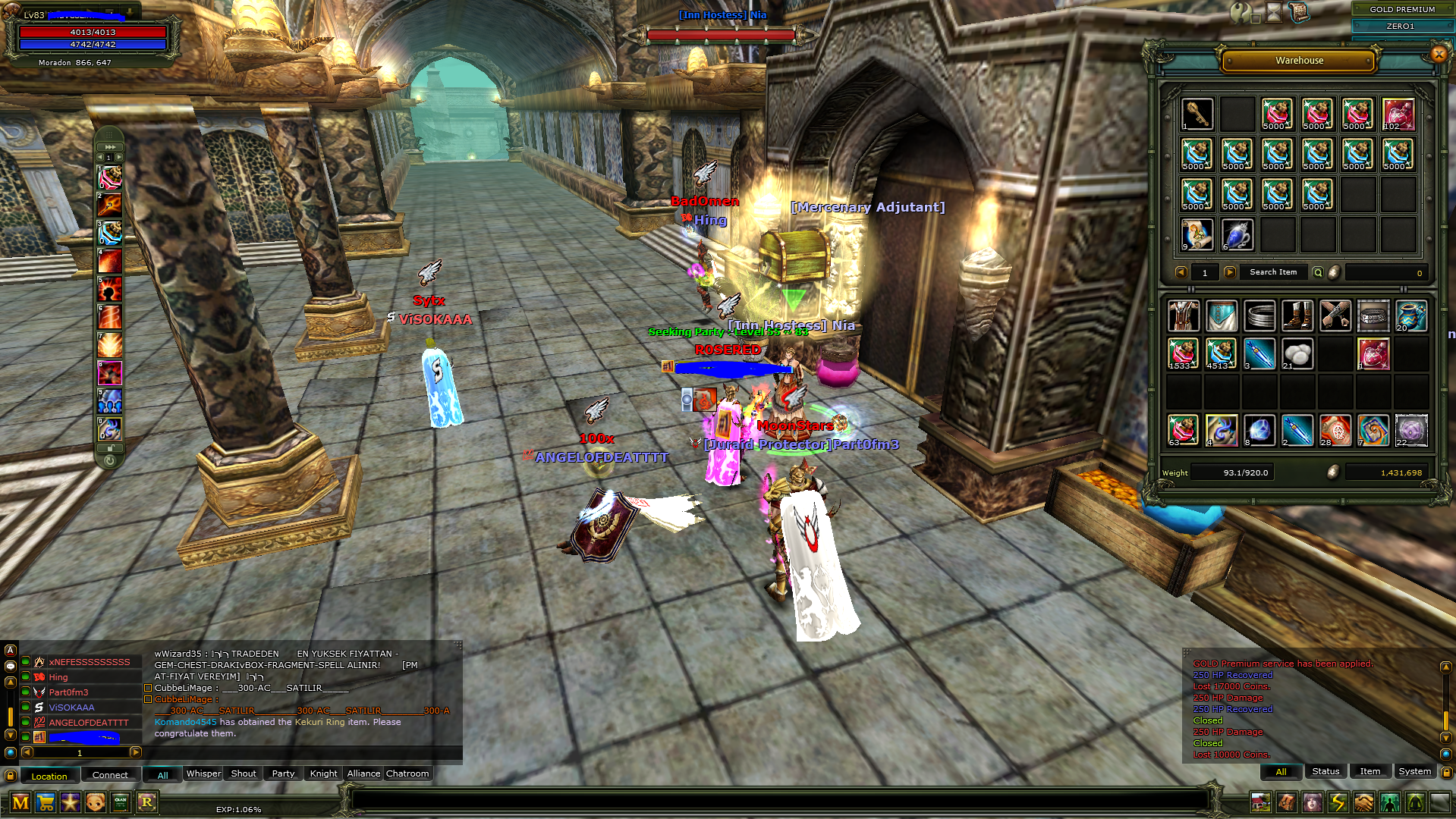1456x819 pixels.
Task: Select ViSOKAAA in the player list
Action: click(x=72, y=708)
